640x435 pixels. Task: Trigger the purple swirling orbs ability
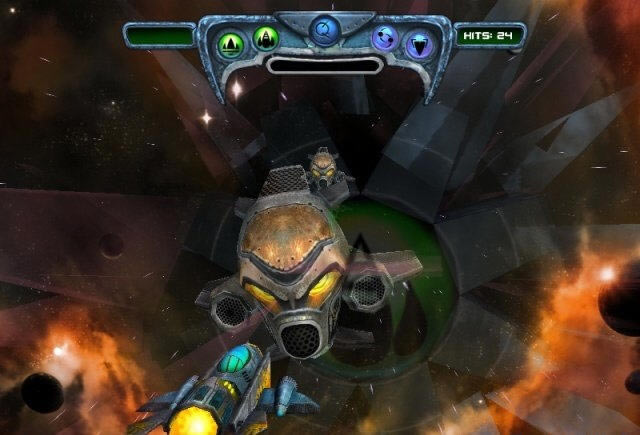384,39
